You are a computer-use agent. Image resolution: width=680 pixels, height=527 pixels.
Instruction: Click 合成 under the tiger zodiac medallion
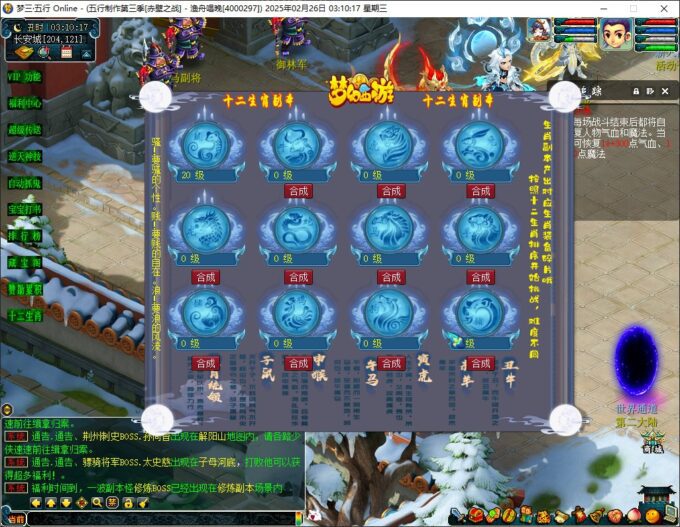pos(390,191)
